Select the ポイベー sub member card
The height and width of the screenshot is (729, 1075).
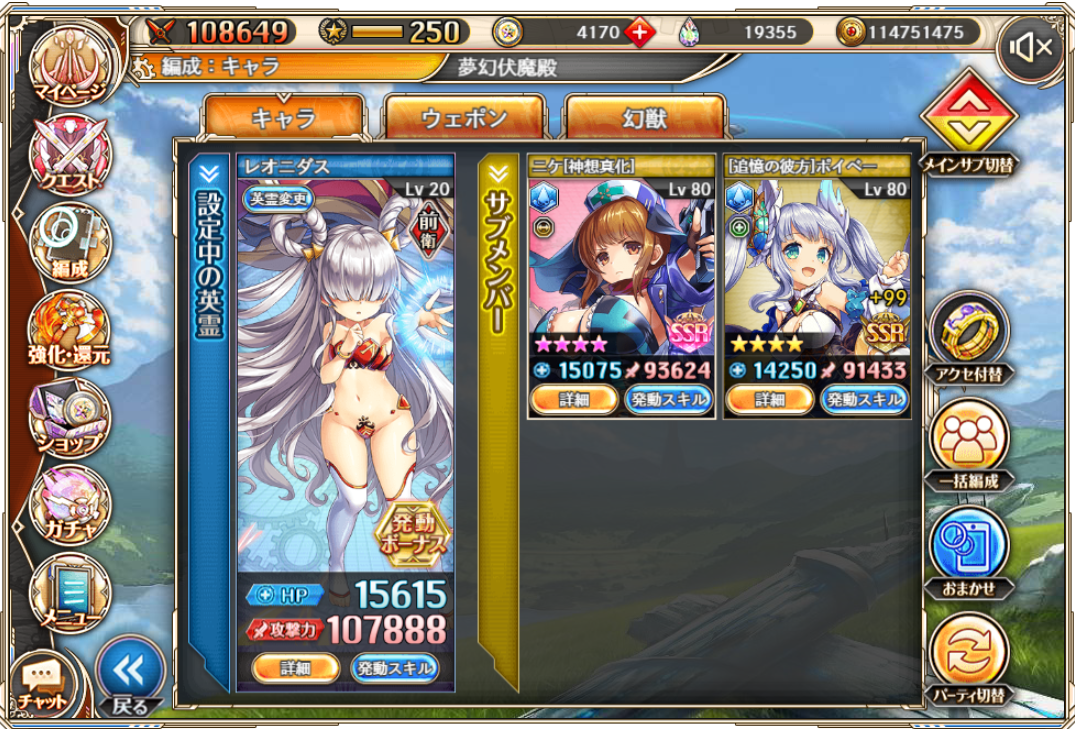point(817,270)
